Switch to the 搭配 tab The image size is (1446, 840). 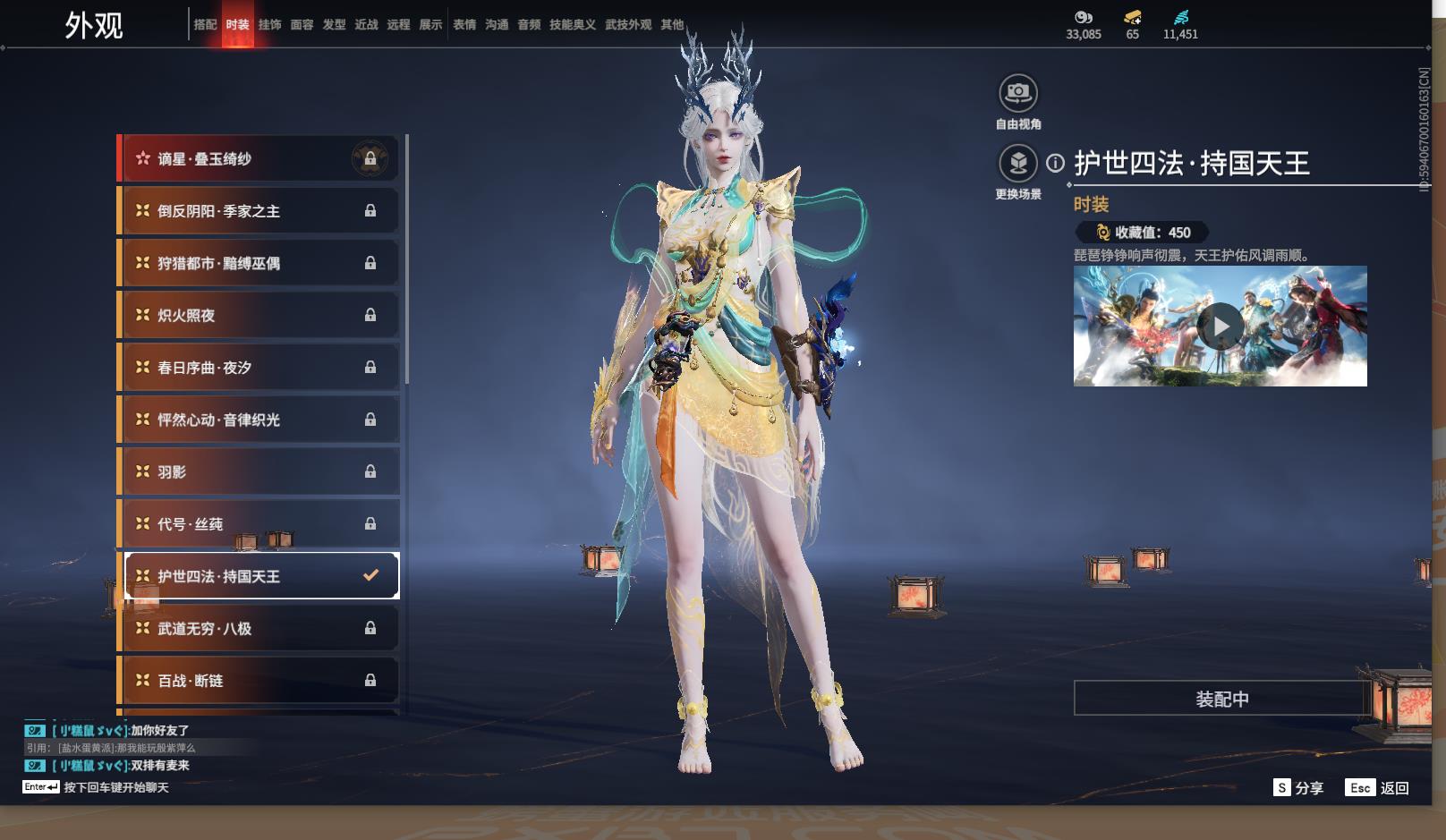pyautogui.click(x=205, y=25)
